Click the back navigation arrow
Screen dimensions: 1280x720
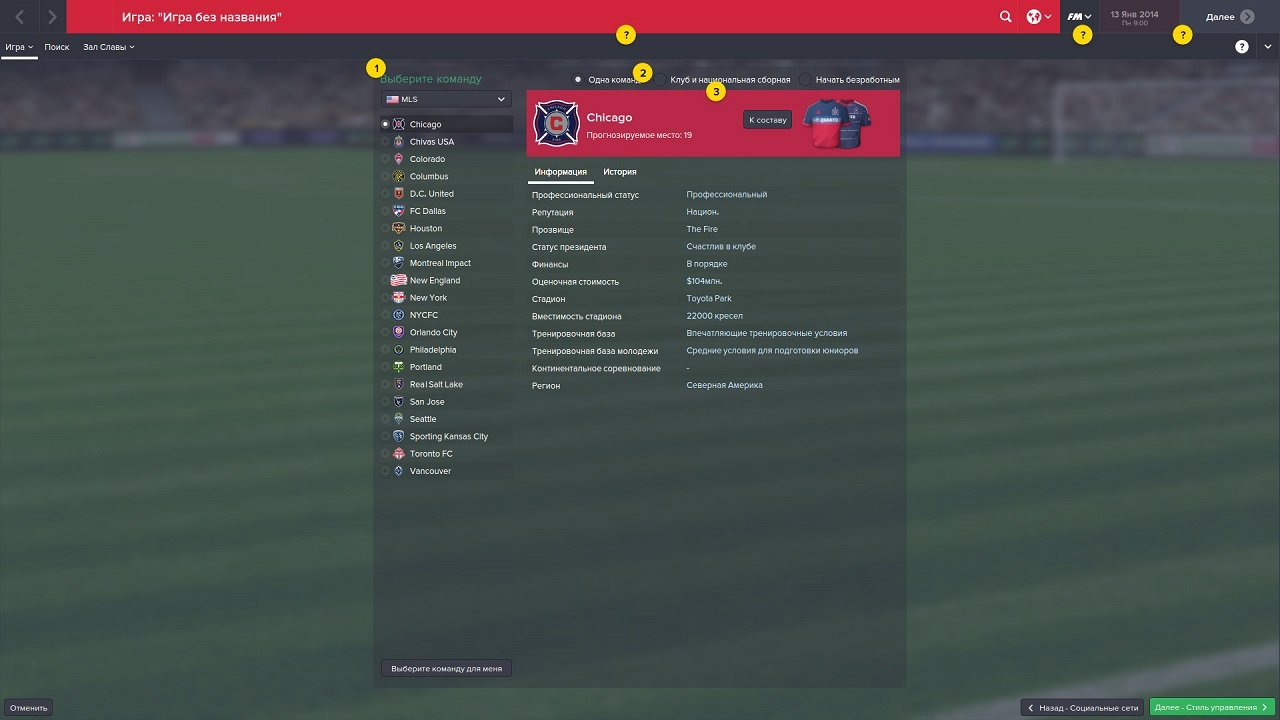(x=20, y=16)
